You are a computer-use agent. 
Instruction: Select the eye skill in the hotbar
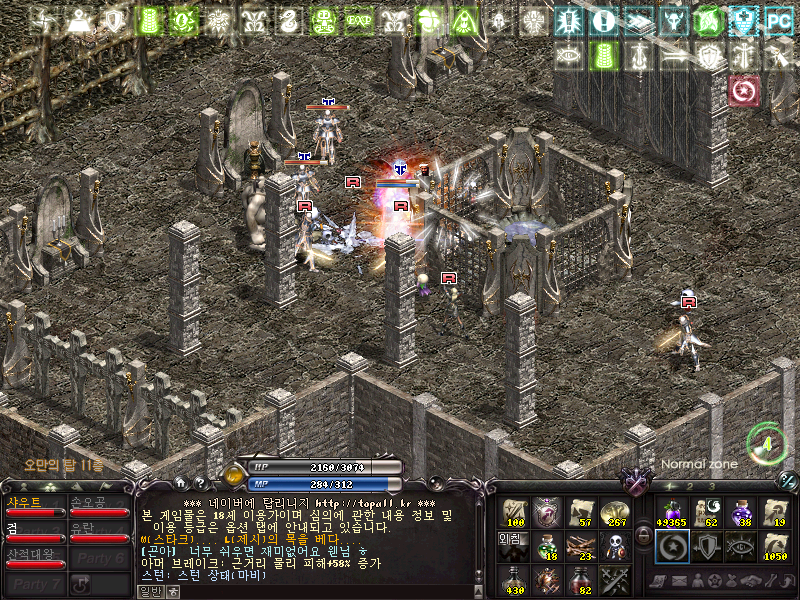tap(741, 546)
